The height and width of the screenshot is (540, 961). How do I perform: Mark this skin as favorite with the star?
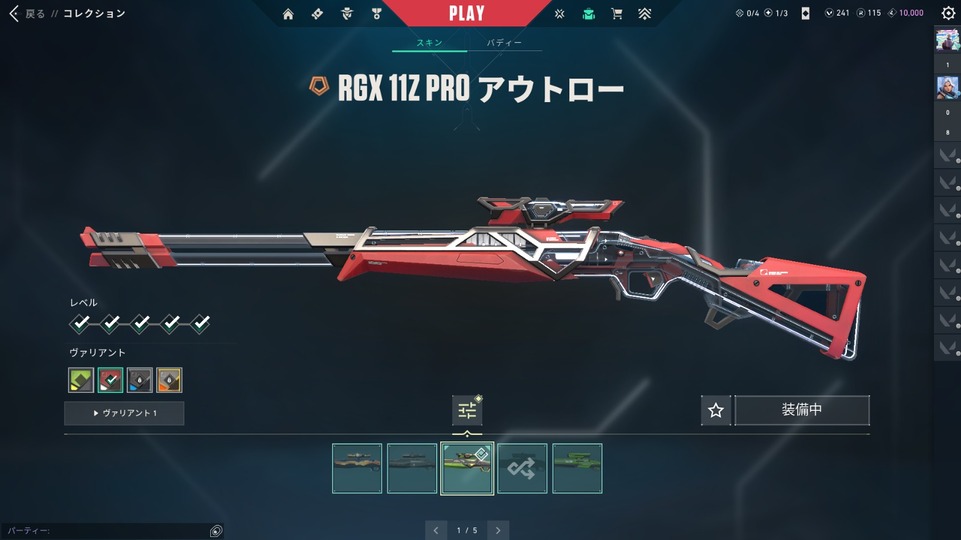coord(716,410)
